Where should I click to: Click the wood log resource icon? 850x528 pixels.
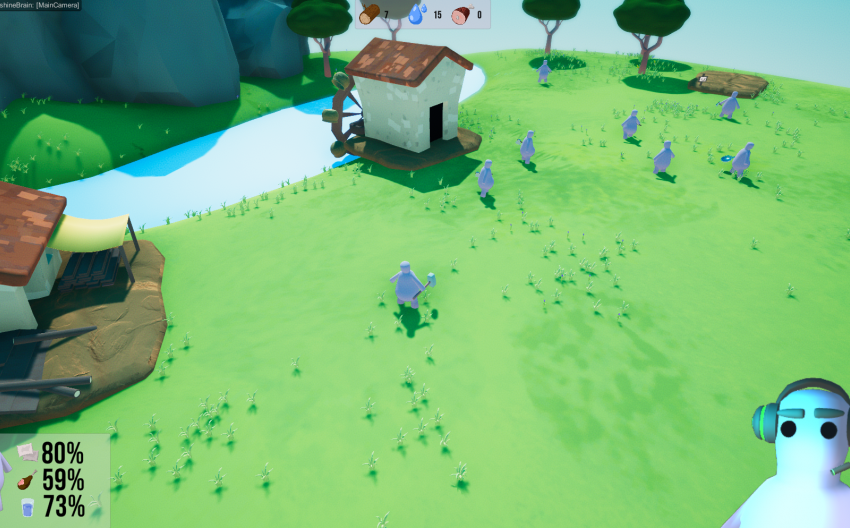[x=369, y=14]
